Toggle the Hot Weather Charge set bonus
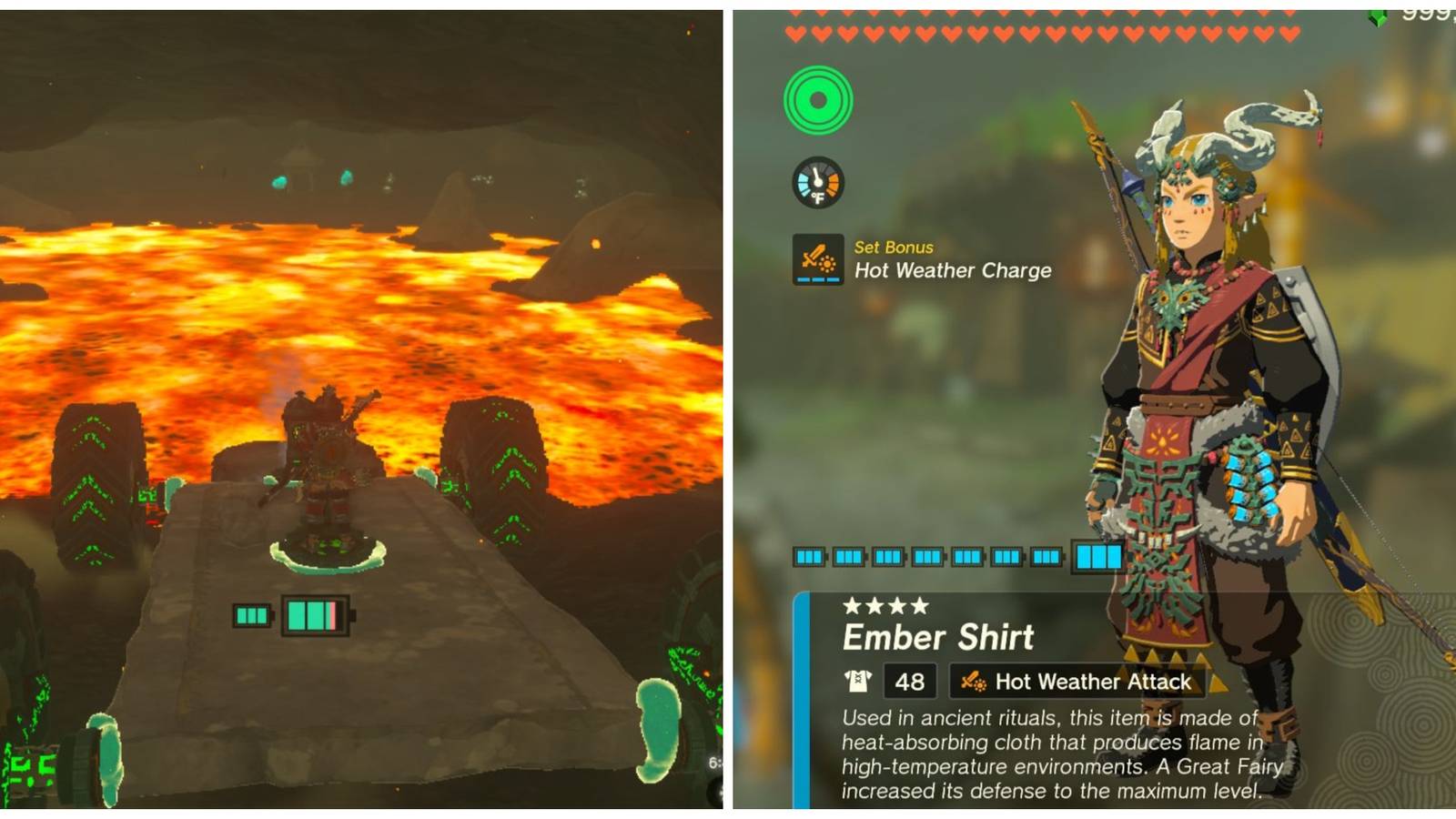 [x=953, y=269]
